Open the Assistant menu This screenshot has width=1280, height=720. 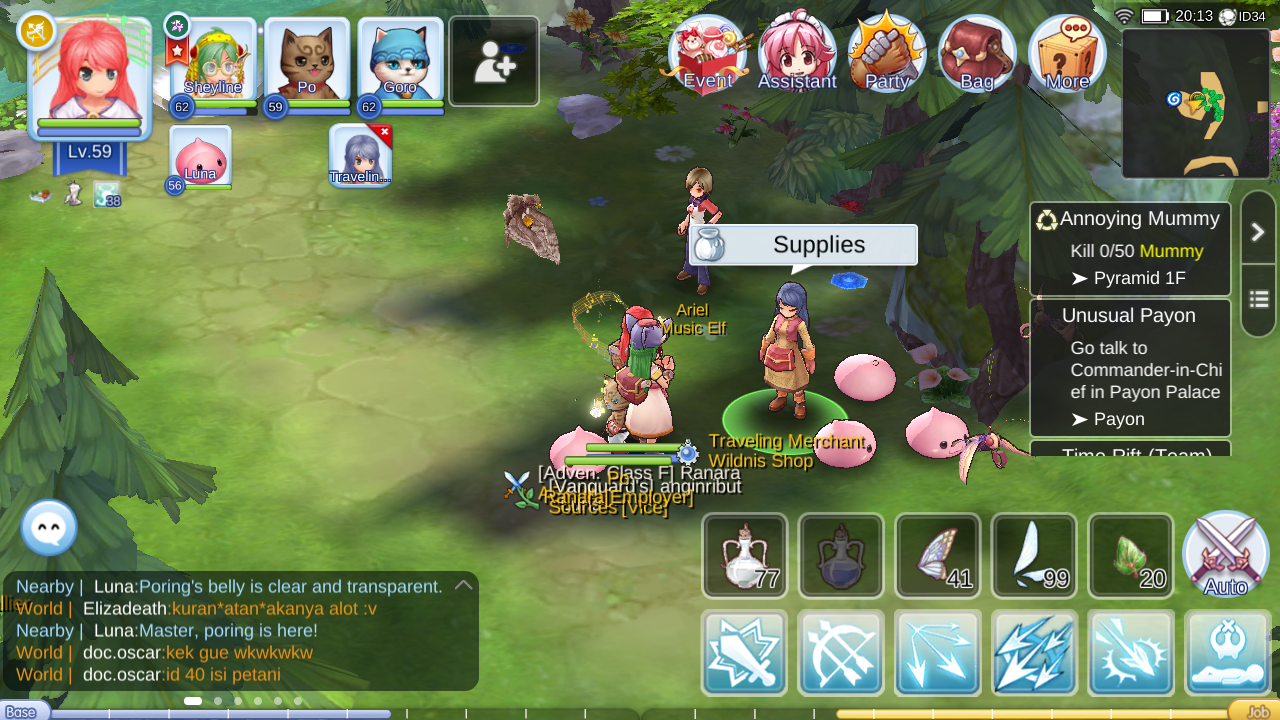797,52
